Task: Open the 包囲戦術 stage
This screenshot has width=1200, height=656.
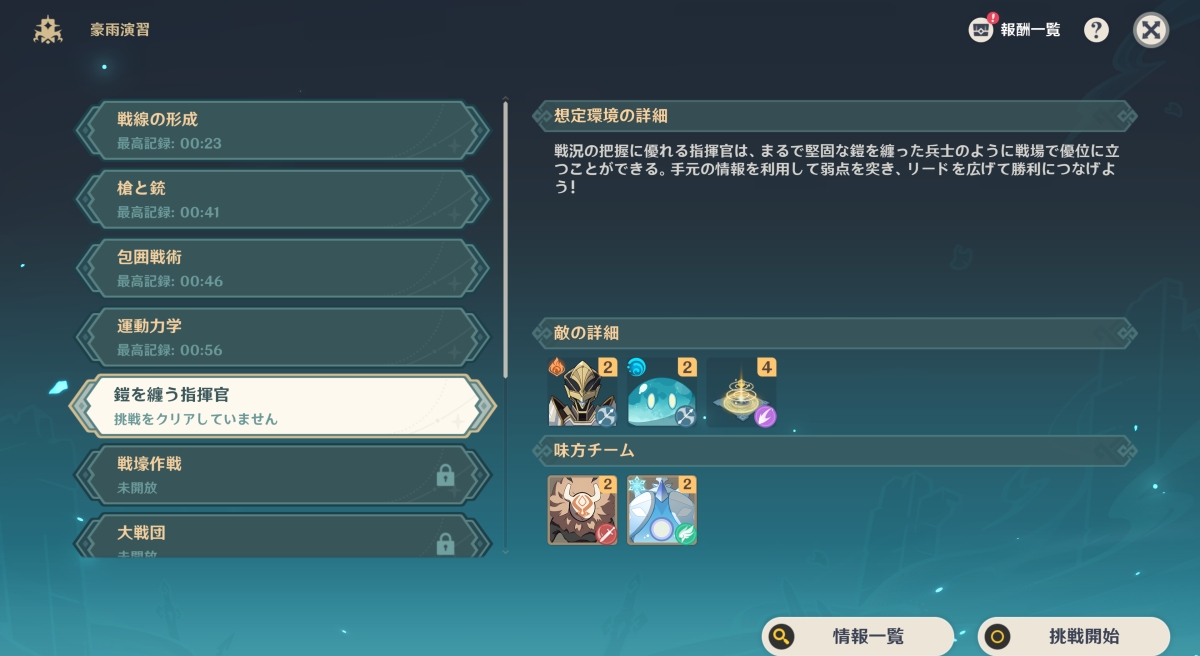Action: coord(282,269)
